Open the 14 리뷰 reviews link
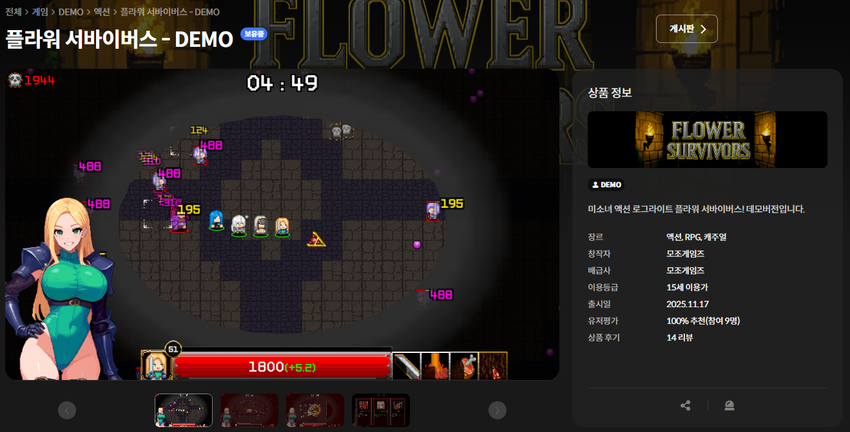Viewport: 850px width, 432px height. point(687,338)
